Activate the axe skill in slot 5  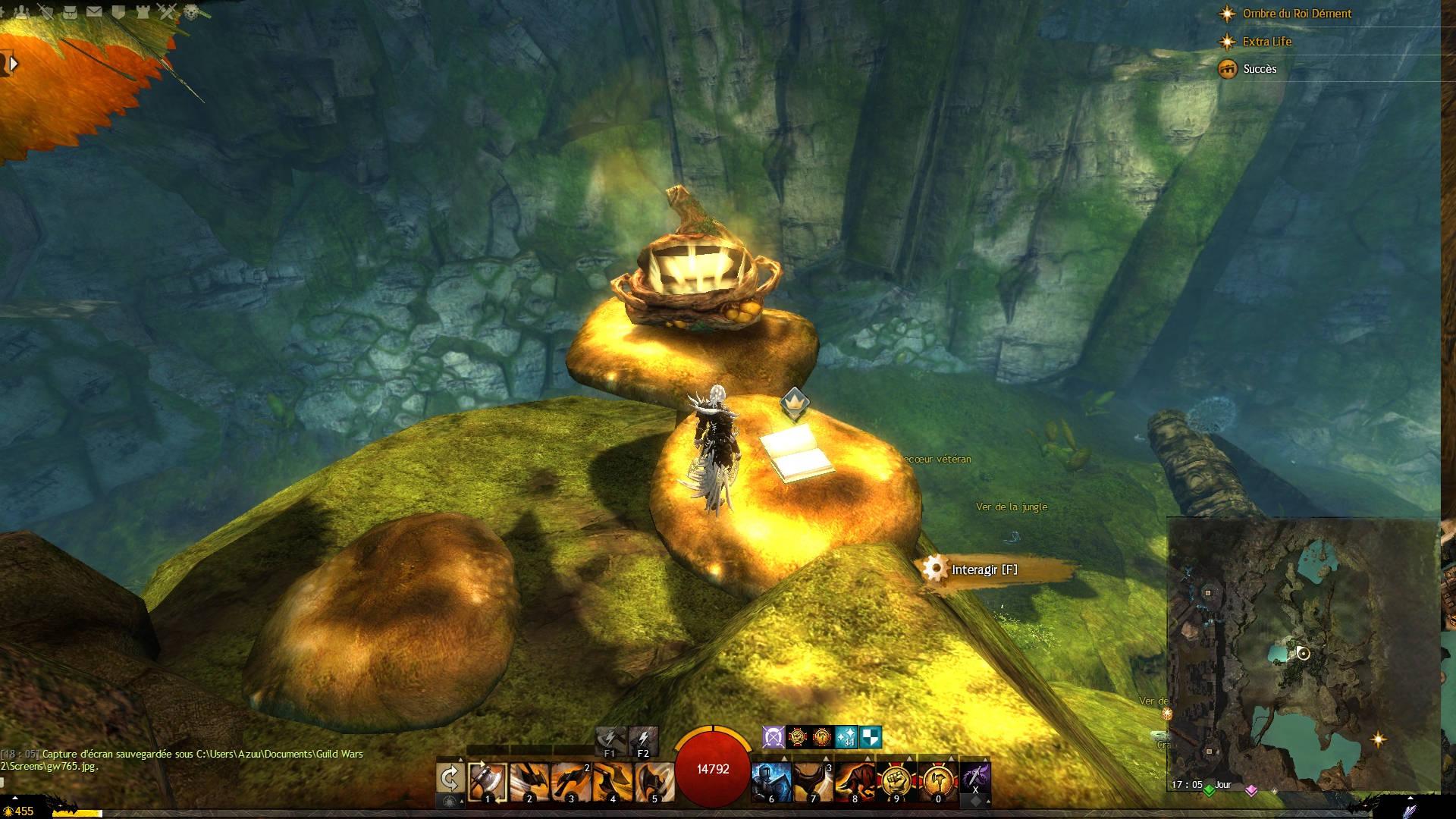click(x=653, y=781)
